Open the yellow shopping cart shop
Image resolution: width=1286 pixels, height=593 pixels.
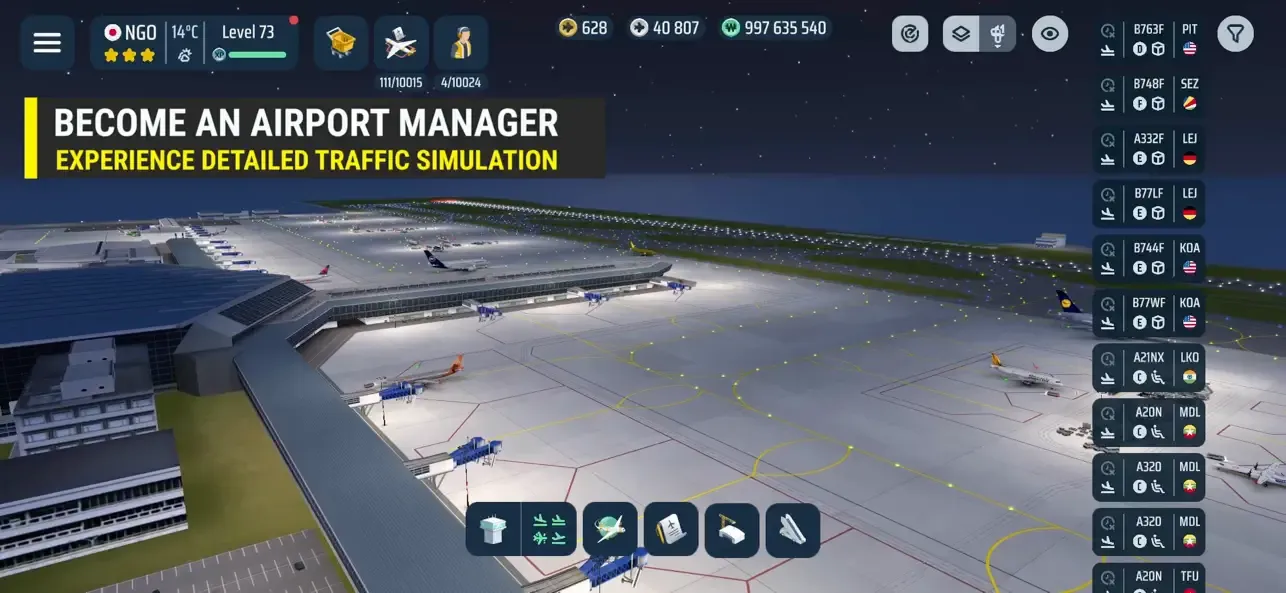click(x=341, y=43)
